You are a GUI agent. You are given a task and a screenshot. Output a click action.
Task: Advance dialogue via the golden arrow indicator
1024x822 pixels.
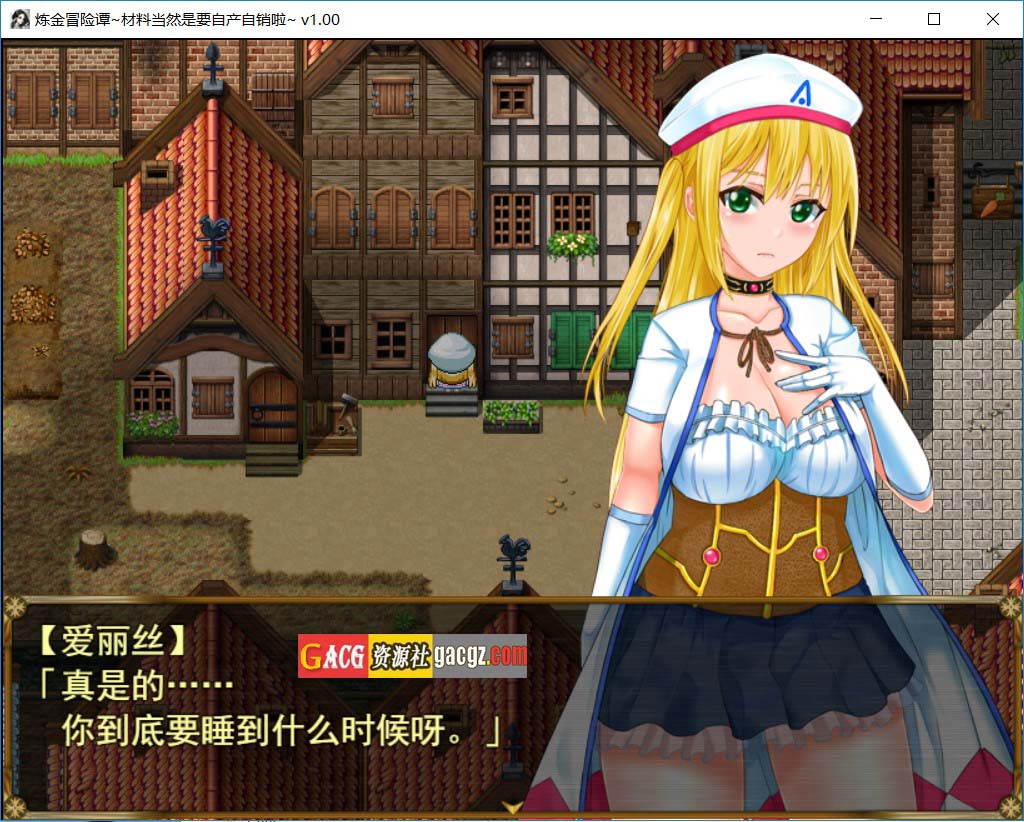[x=512, y=805]
